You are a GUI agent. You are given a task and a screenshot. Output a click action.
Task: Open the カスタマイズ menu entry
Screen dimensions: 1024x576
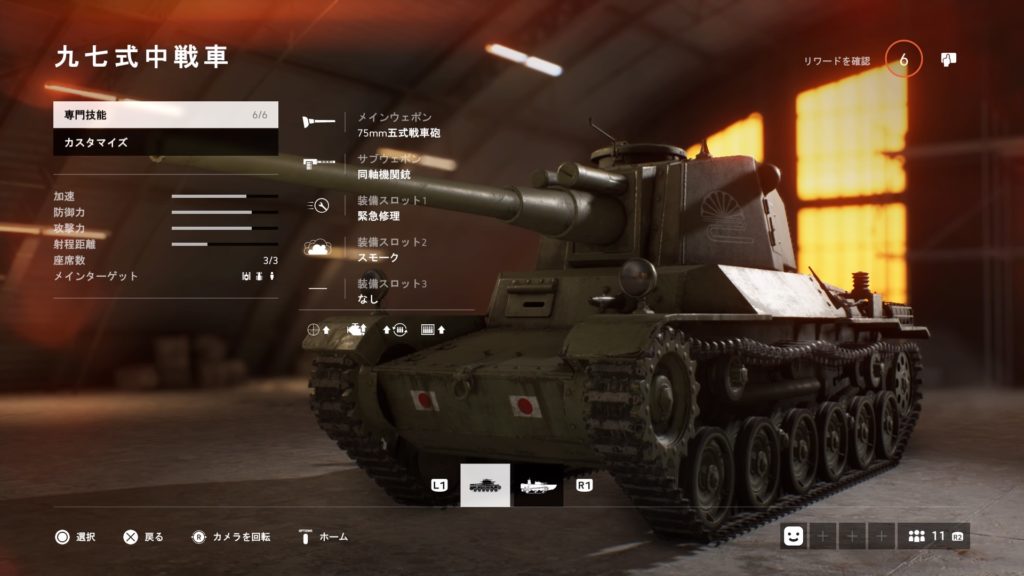pos(165,143)
